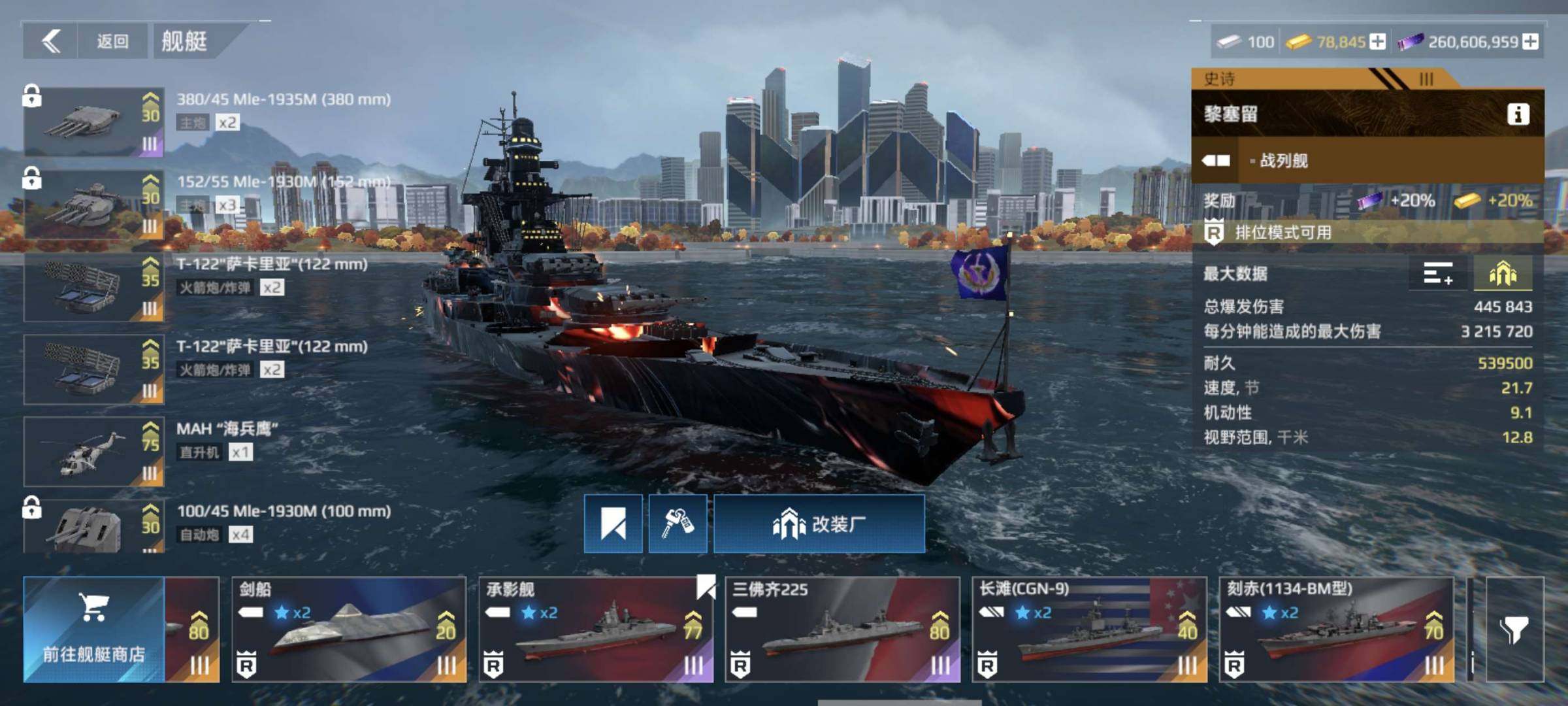This screenshot has height=706, width=1568.
Task: Switch to the detailed stats list view
Action: click(x=1438, y=273)
